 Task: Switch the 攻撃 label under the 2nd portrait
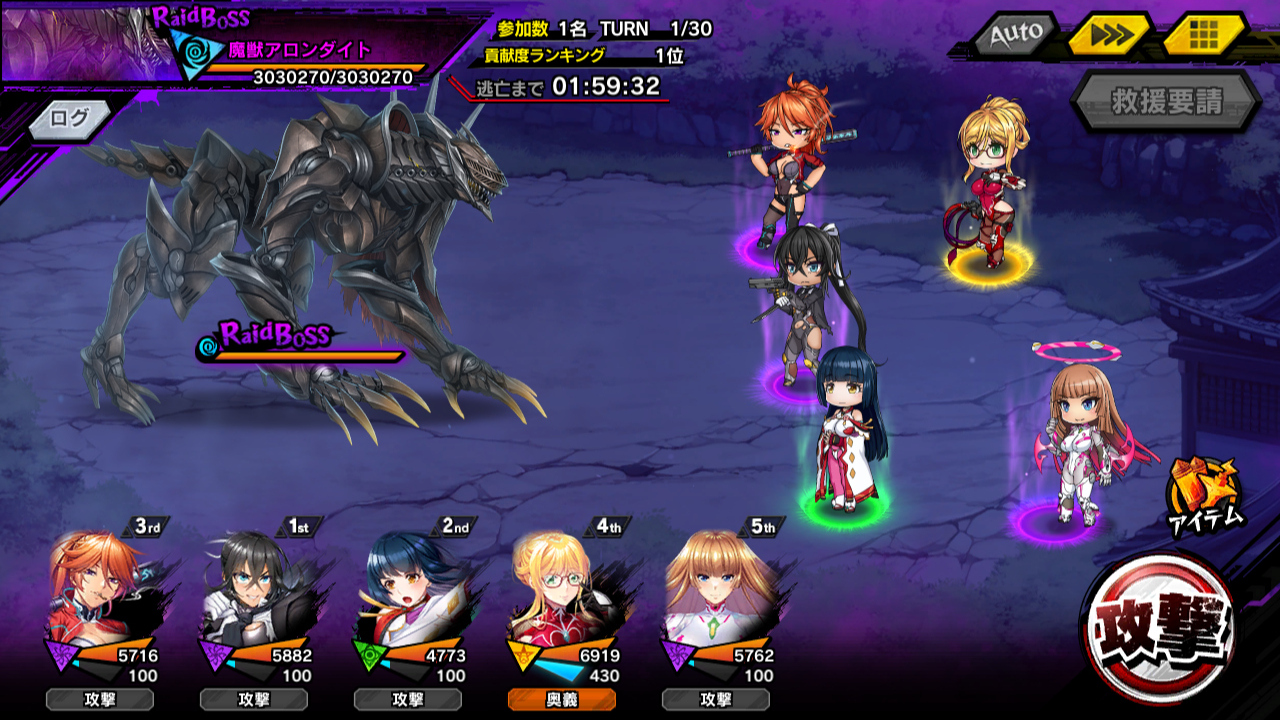407,699
